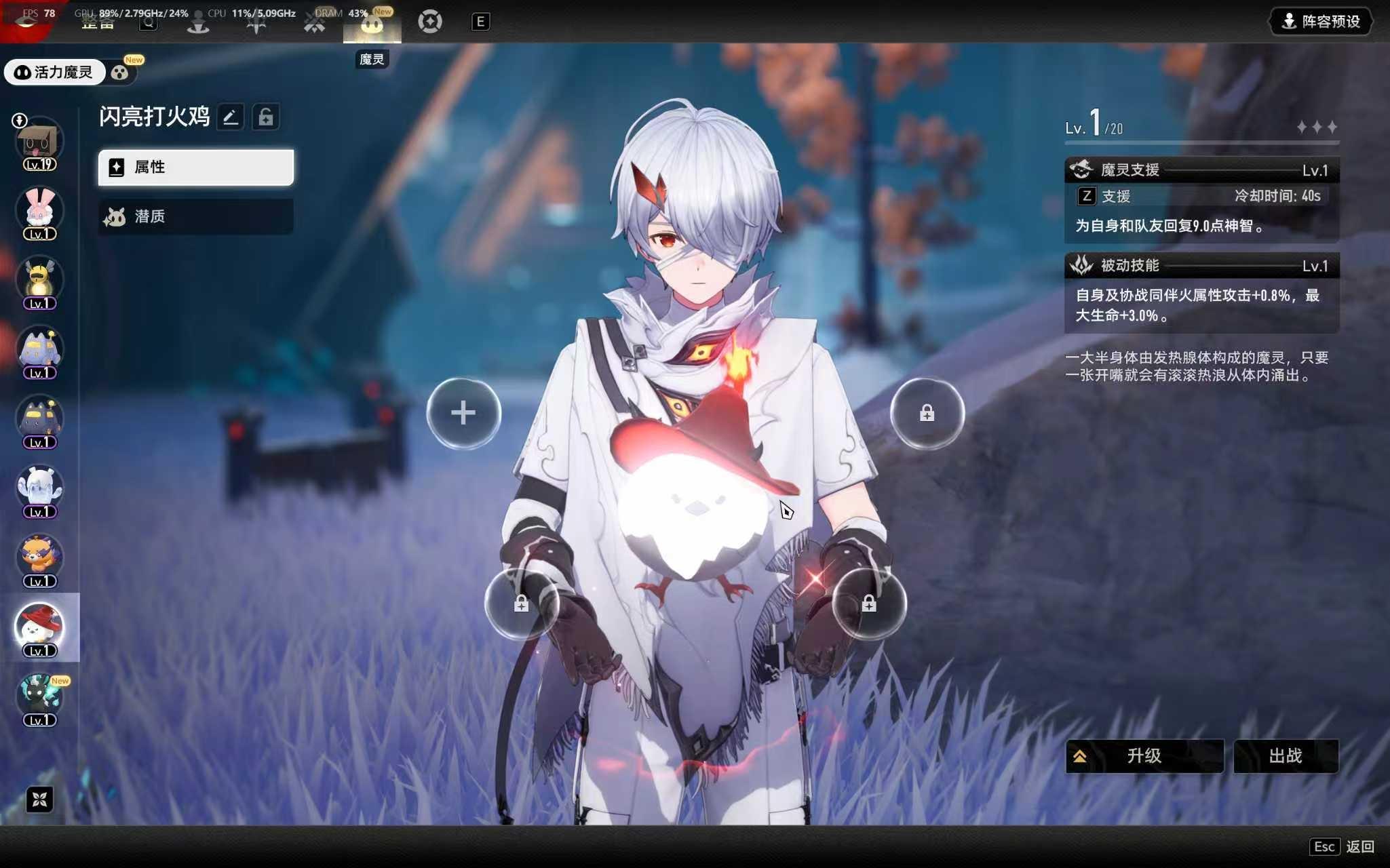The image size is (1390, 868).
Task: Select the white ghost spirit thumbnail
Action: click(x=39, y=488)
